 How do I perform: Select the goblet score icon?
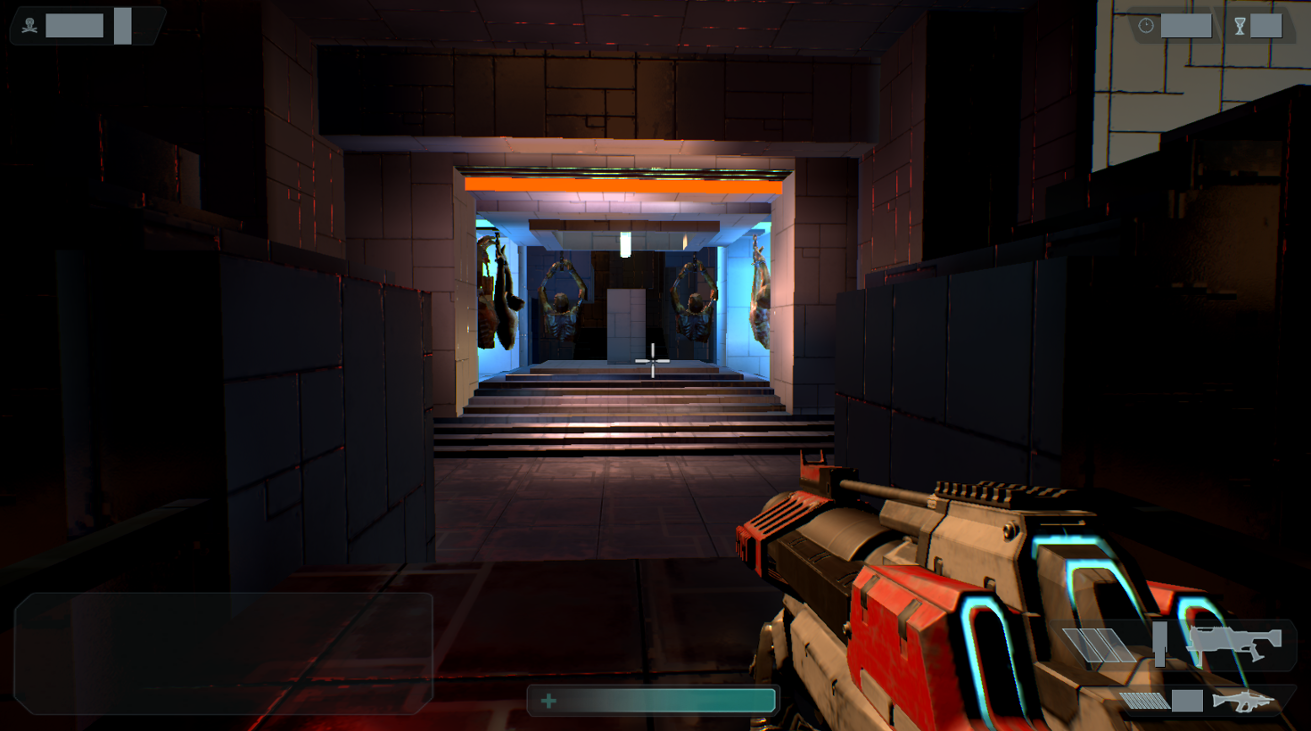coord(1239,26)
